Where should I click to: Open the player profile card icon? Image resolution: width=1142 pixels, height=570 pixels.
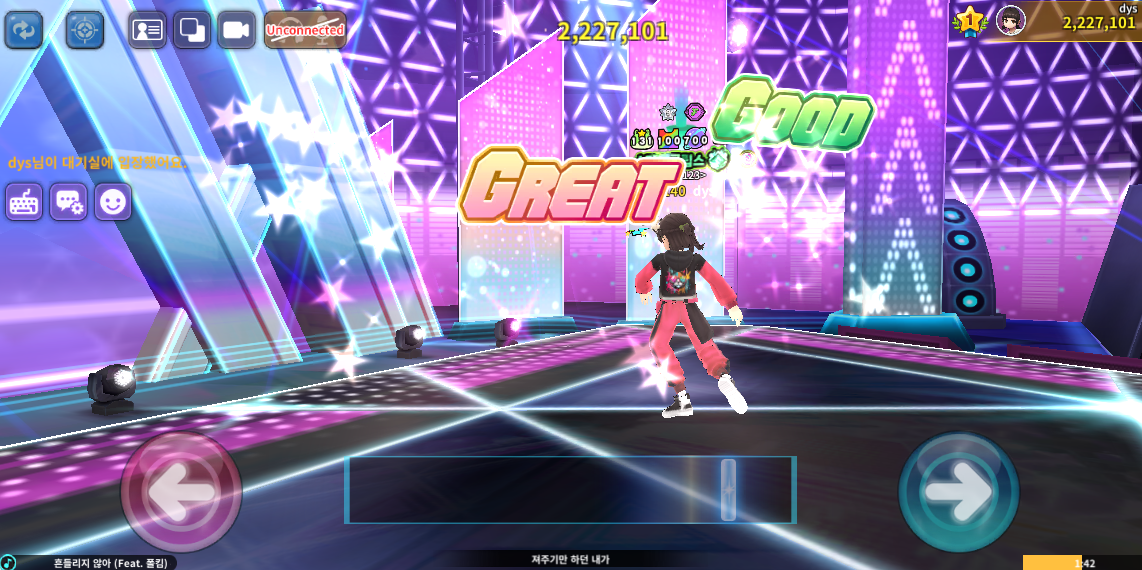147,30
